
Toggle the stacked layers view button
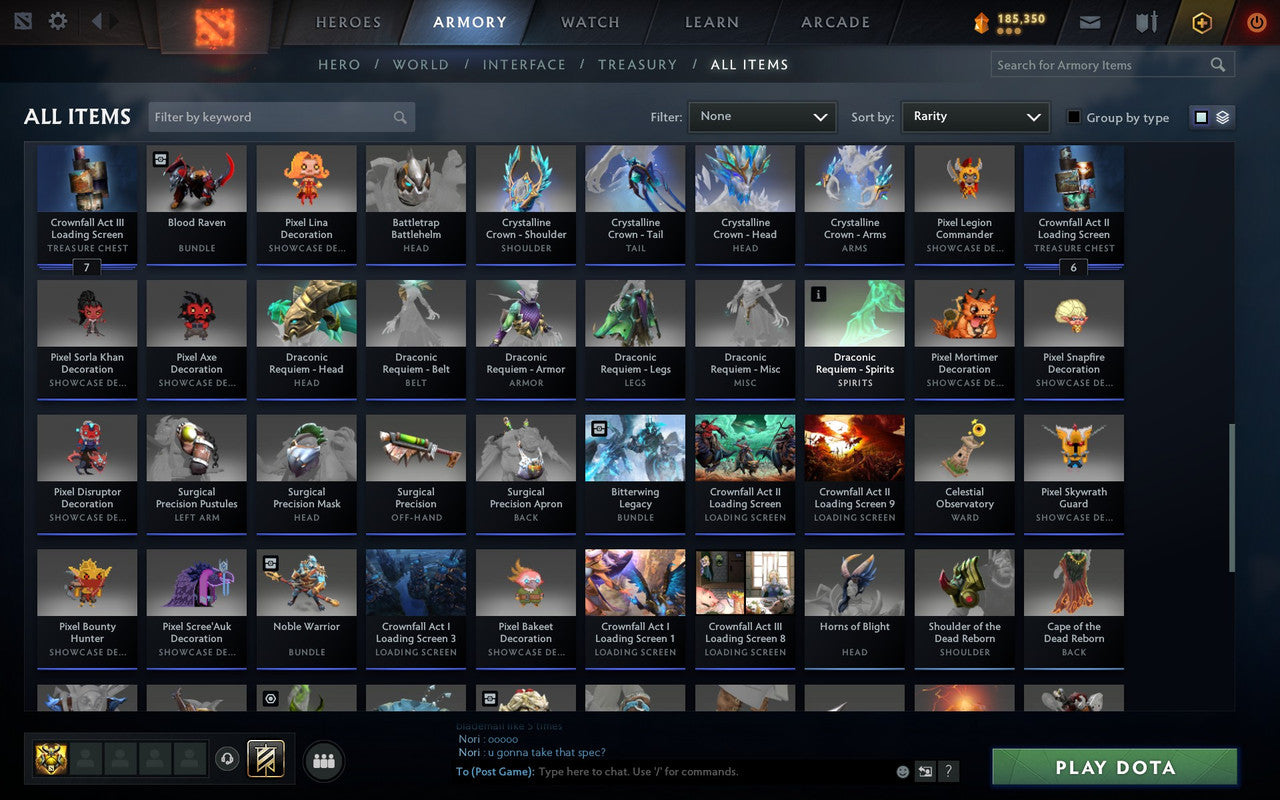(1222, 116)
